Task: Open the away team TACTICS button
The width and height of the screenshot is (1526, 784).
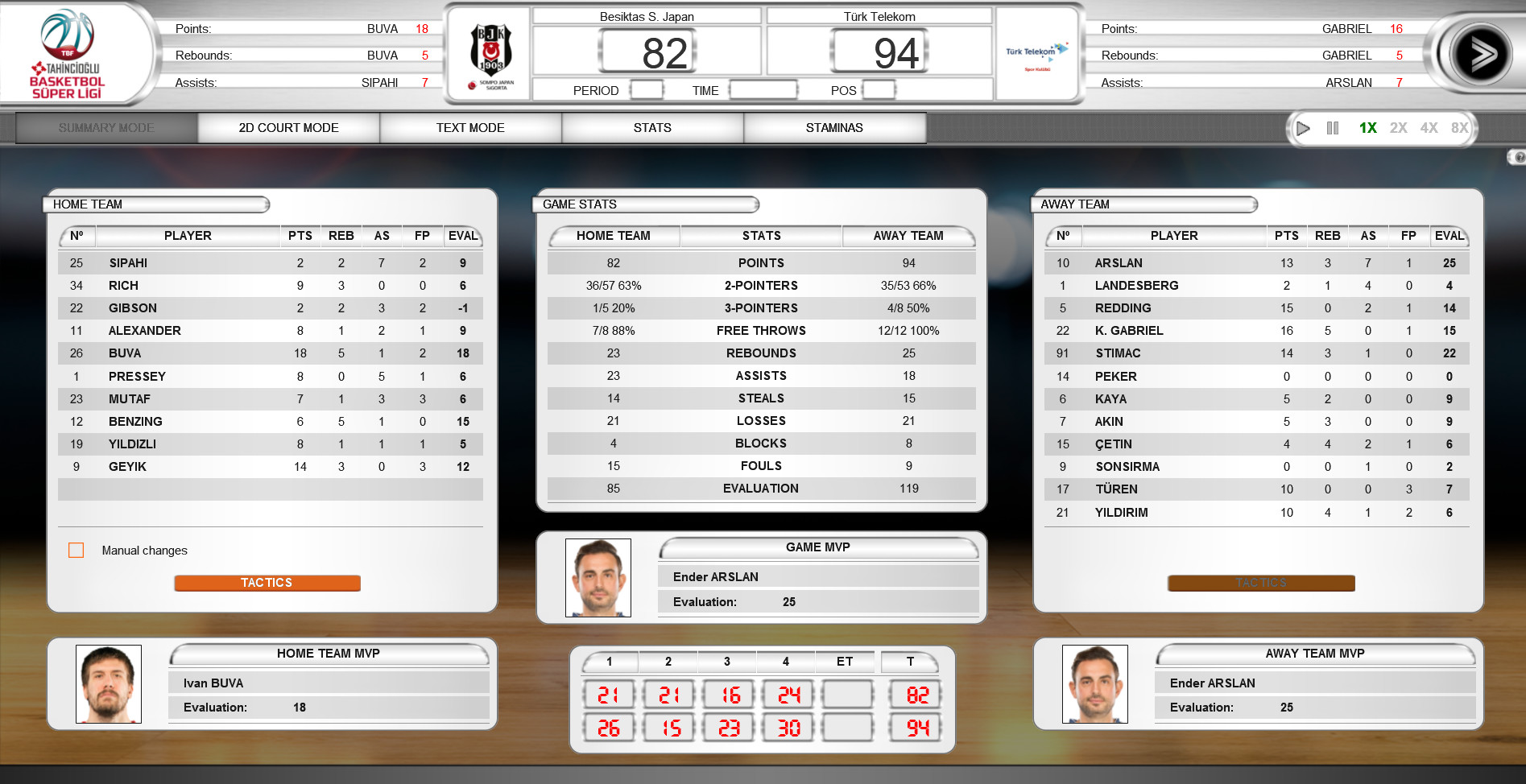Action: coord(1259,582)
